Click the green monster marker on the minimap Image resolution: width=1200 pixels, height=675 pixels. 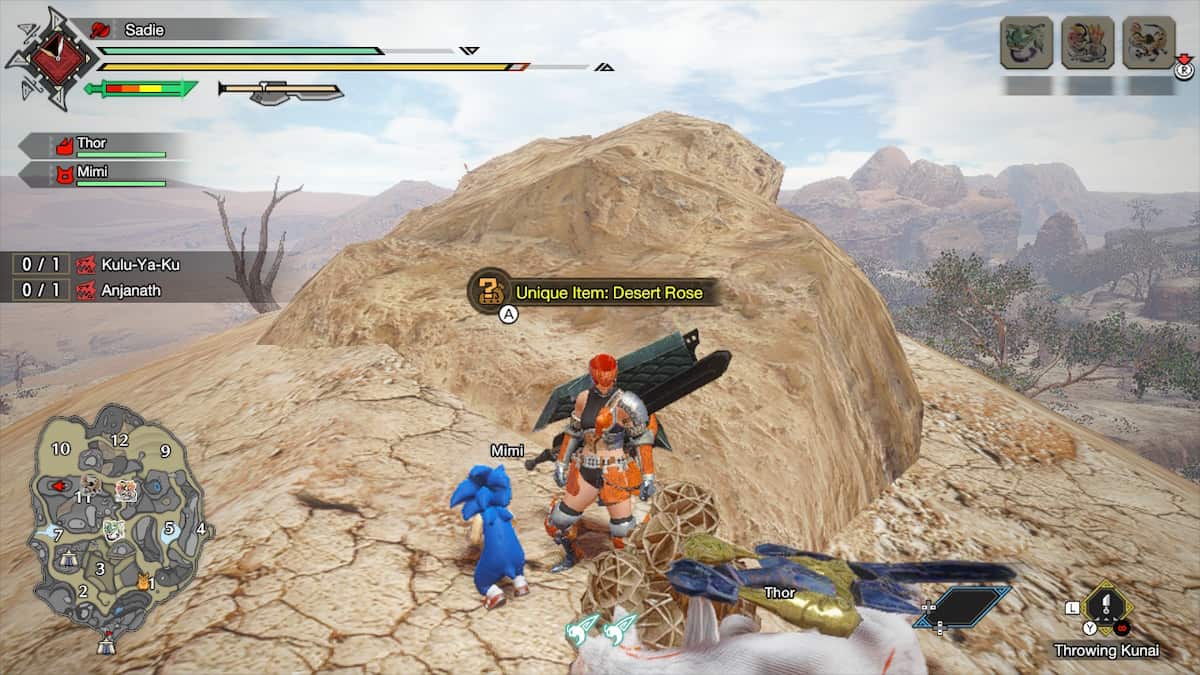[113, 529]
